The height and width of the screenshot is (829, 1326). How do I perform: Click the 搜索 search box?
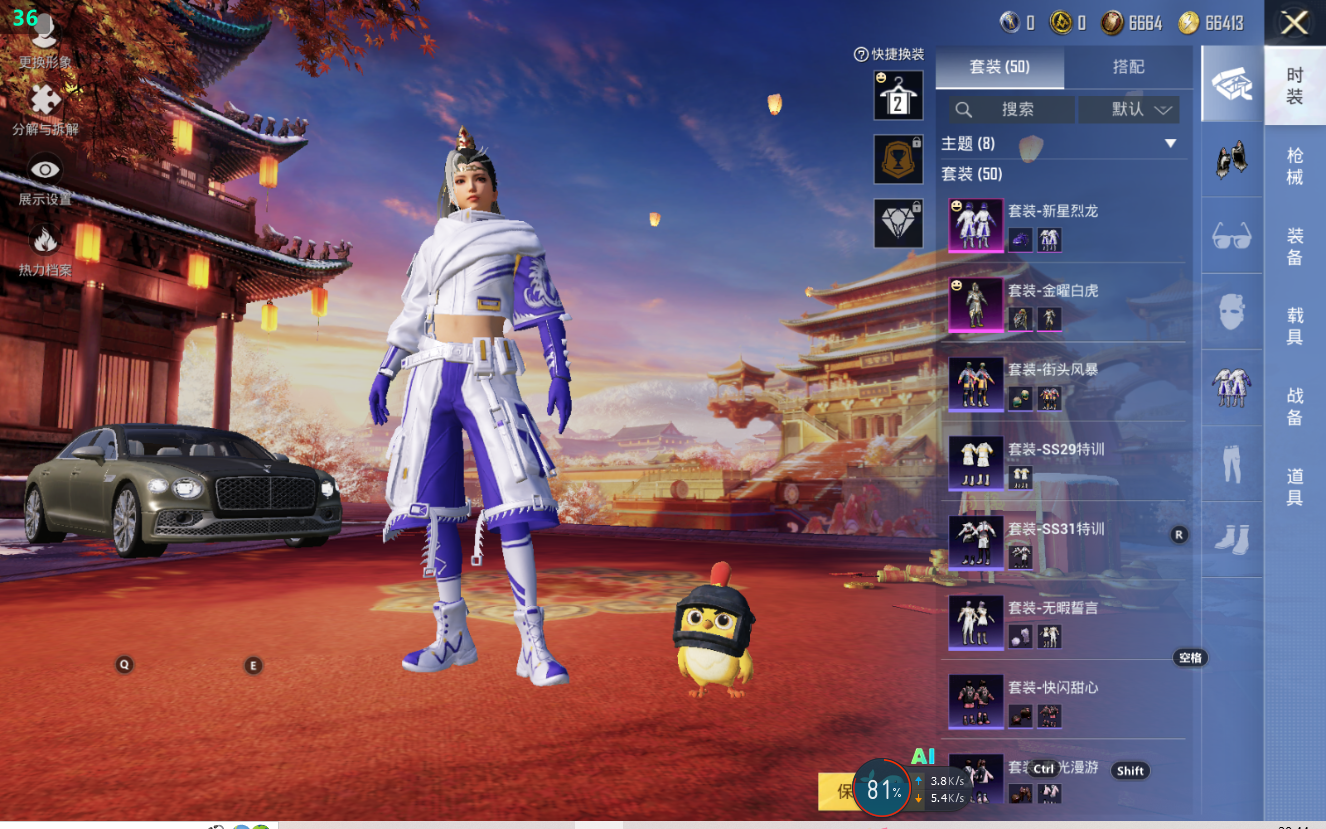click(1010, 109)
